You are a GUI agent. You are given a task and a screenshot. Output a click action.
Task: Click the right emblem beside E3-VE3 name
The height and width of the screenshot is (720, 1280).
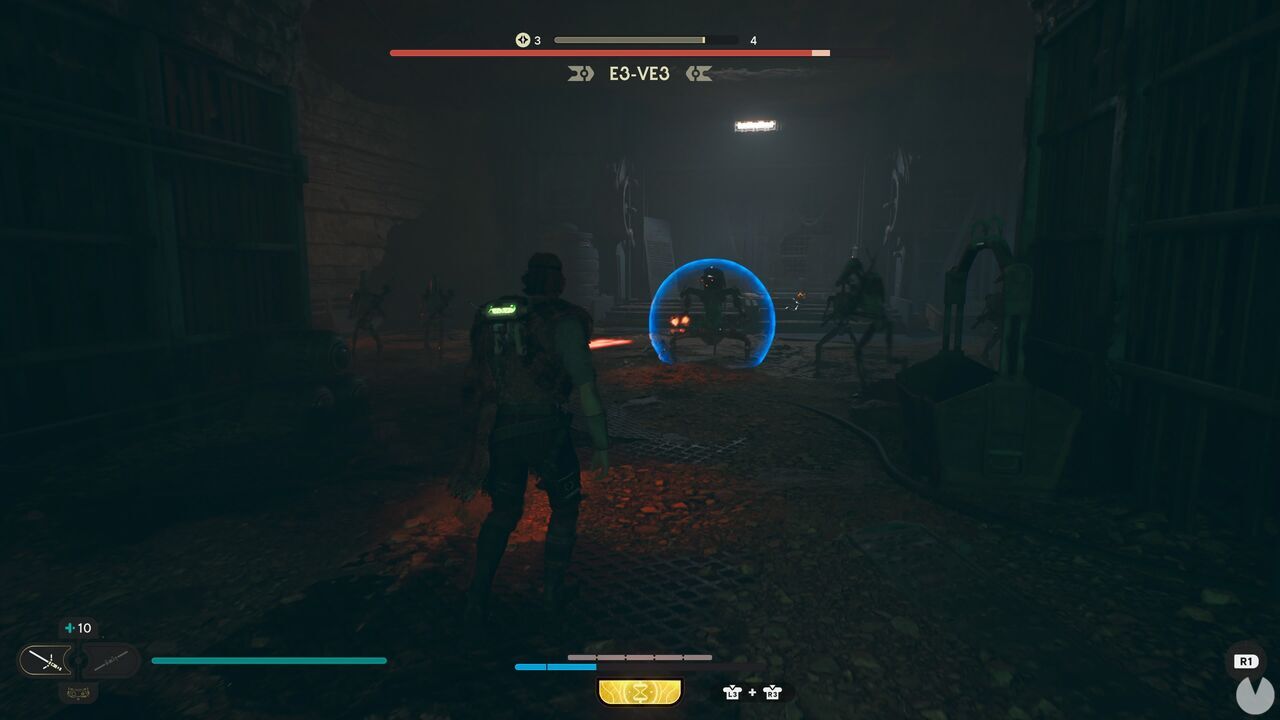click(699, 72)
